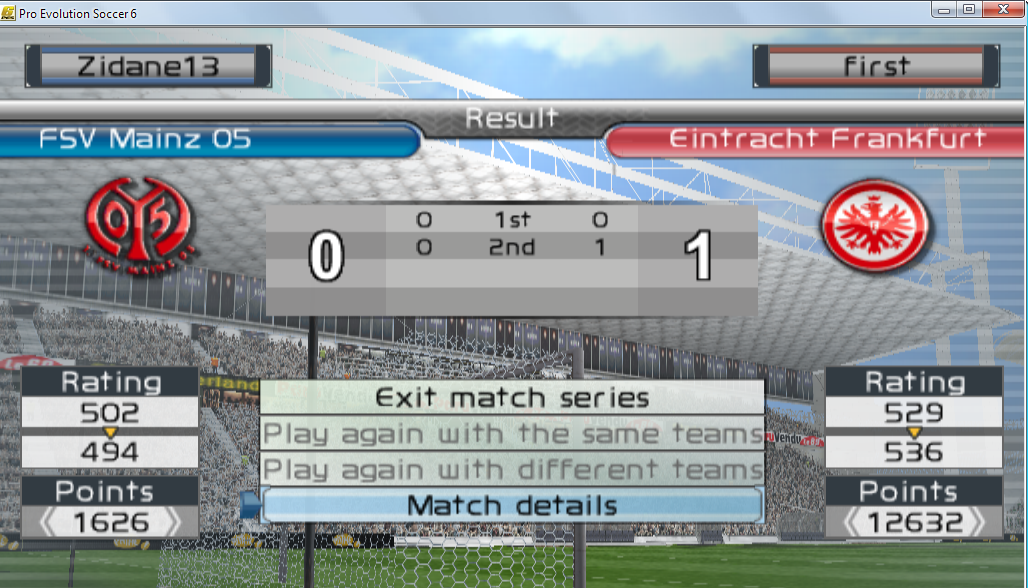Choose Exit match series
Viewport: 1028px width, 588px height.
point(512,398)
